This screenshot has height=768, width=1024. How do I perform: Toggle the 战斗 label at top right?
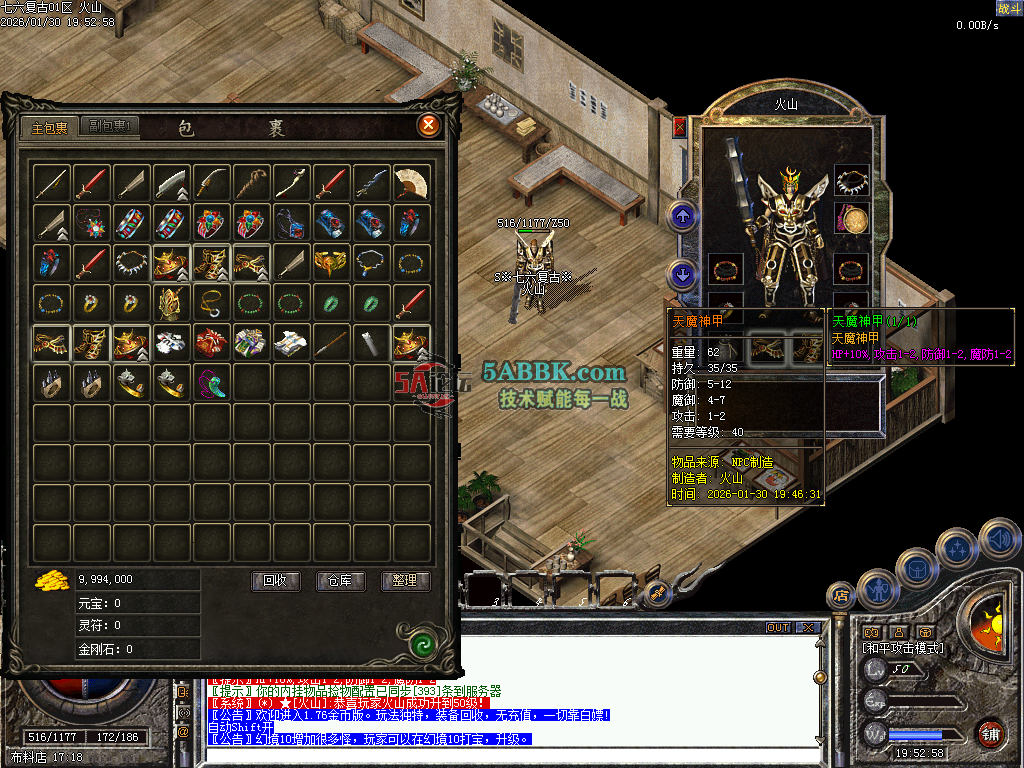[x=1009, y=8]
